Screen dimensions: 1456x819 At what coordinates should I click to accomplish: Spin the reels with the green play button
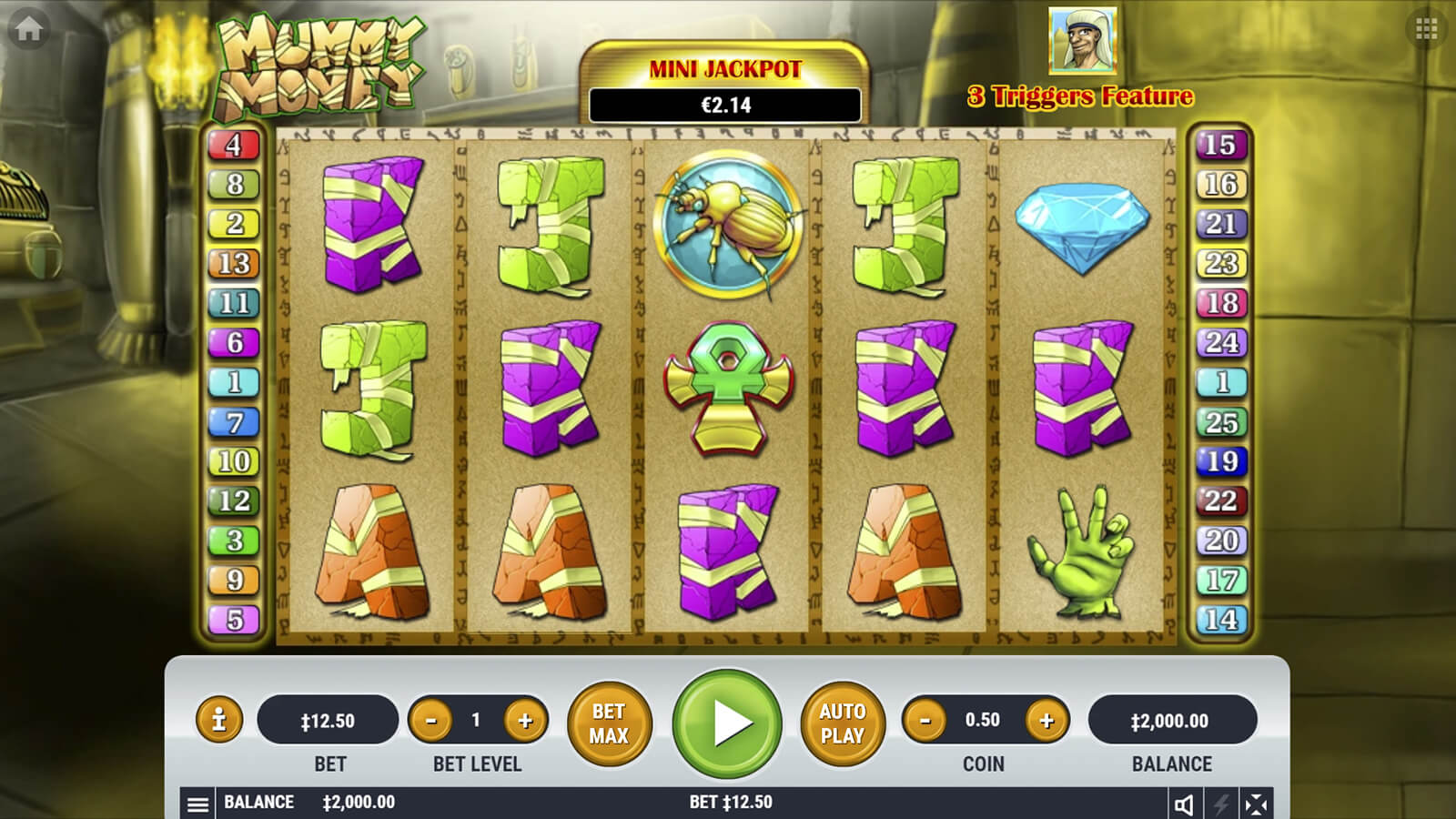pyautogui.click(x=727, y=723)
